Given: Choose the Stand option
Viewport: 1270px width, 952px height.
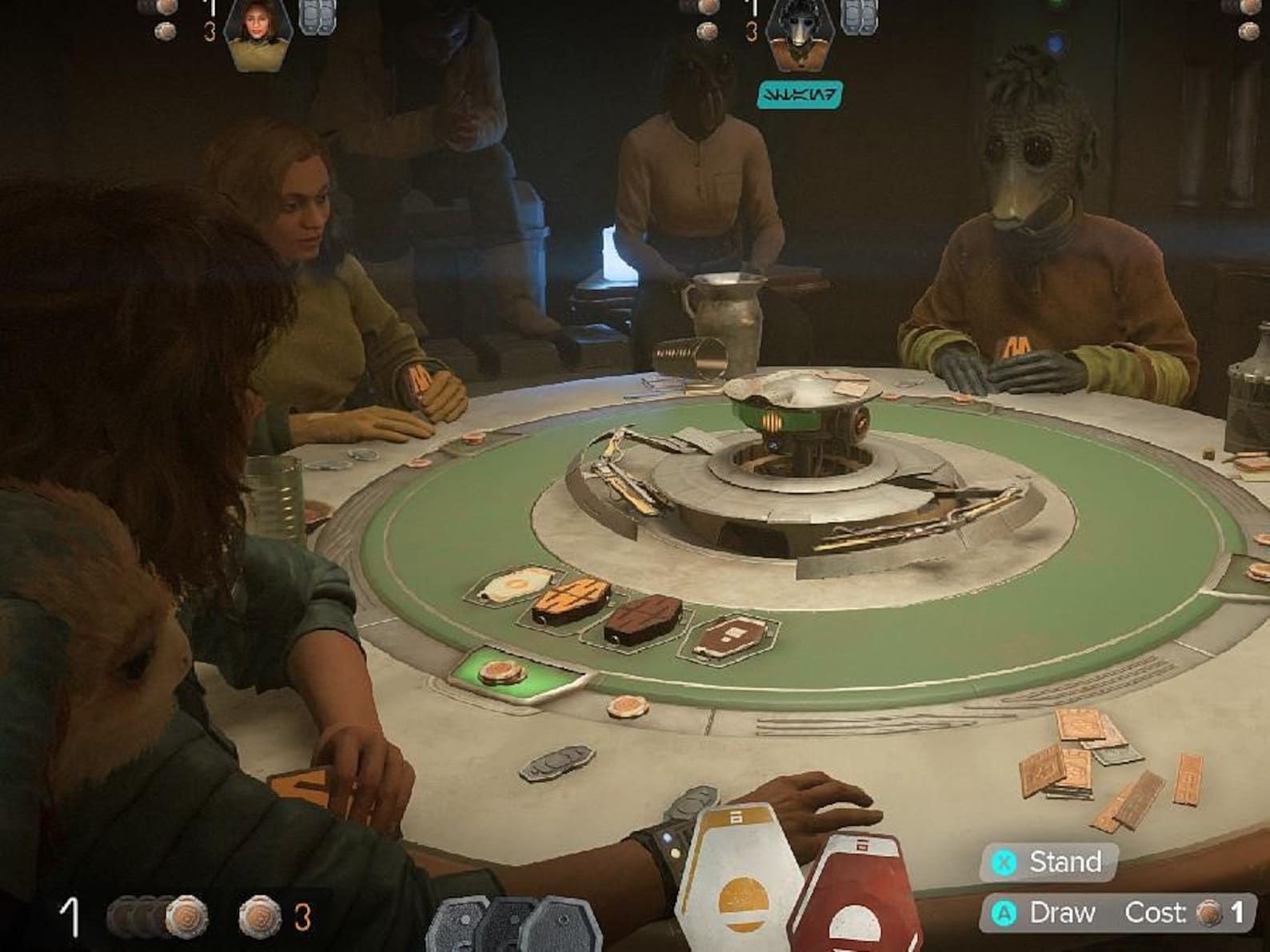Looking at the screenshot, I should [x=1048, y=862].
